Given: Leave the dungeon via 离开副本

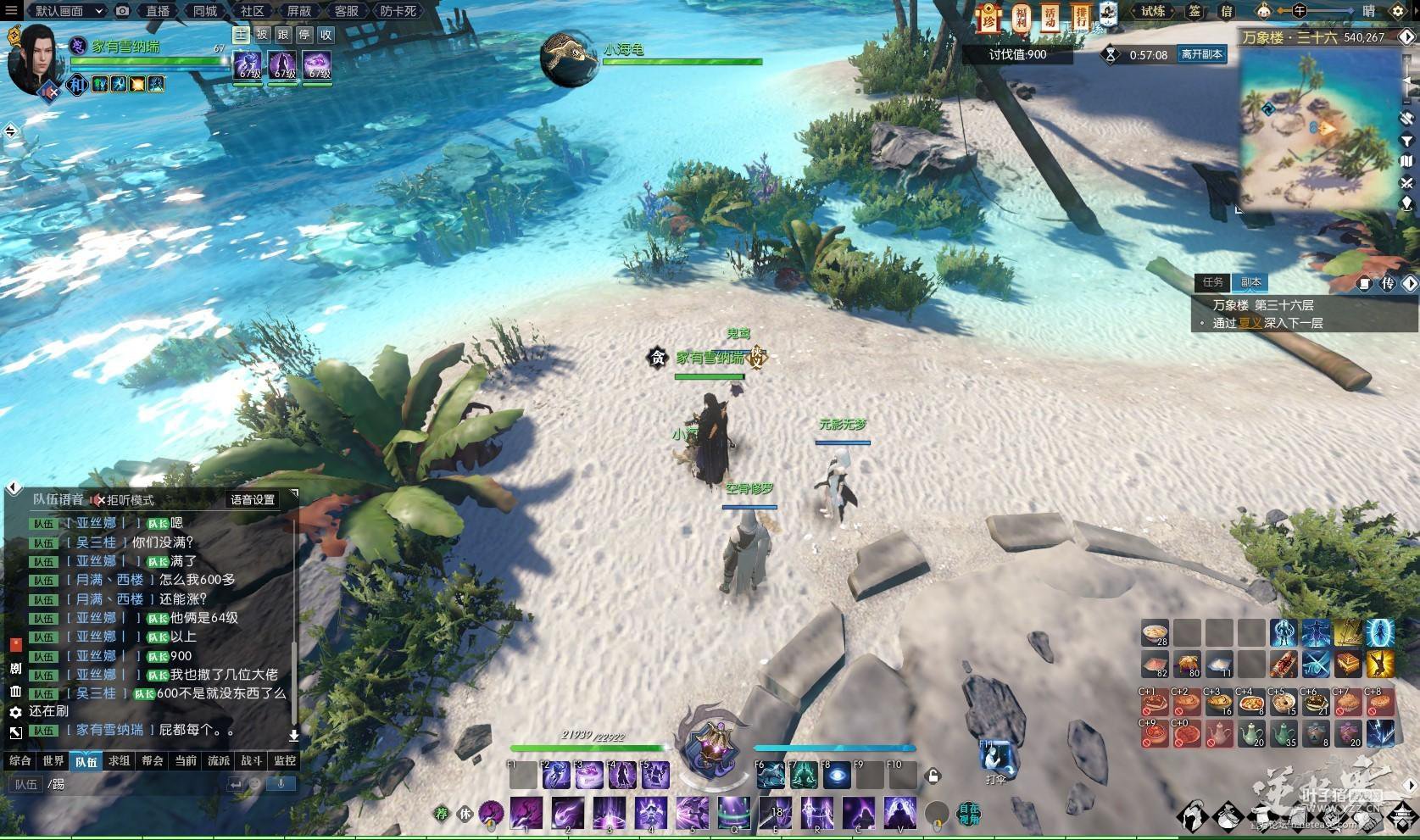Looking at the screenshot, I should 1201,54.
